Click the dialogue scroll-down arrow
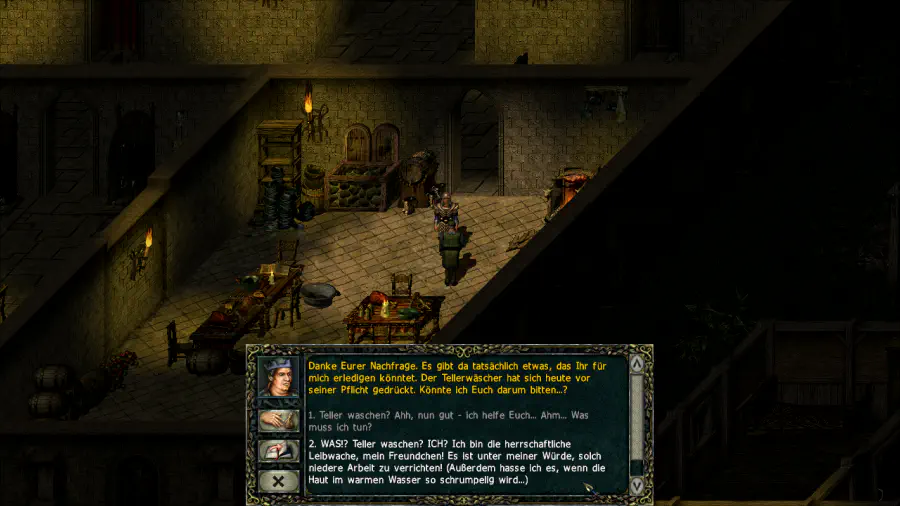The image size is (900, 506). click(x=637, y=485)
